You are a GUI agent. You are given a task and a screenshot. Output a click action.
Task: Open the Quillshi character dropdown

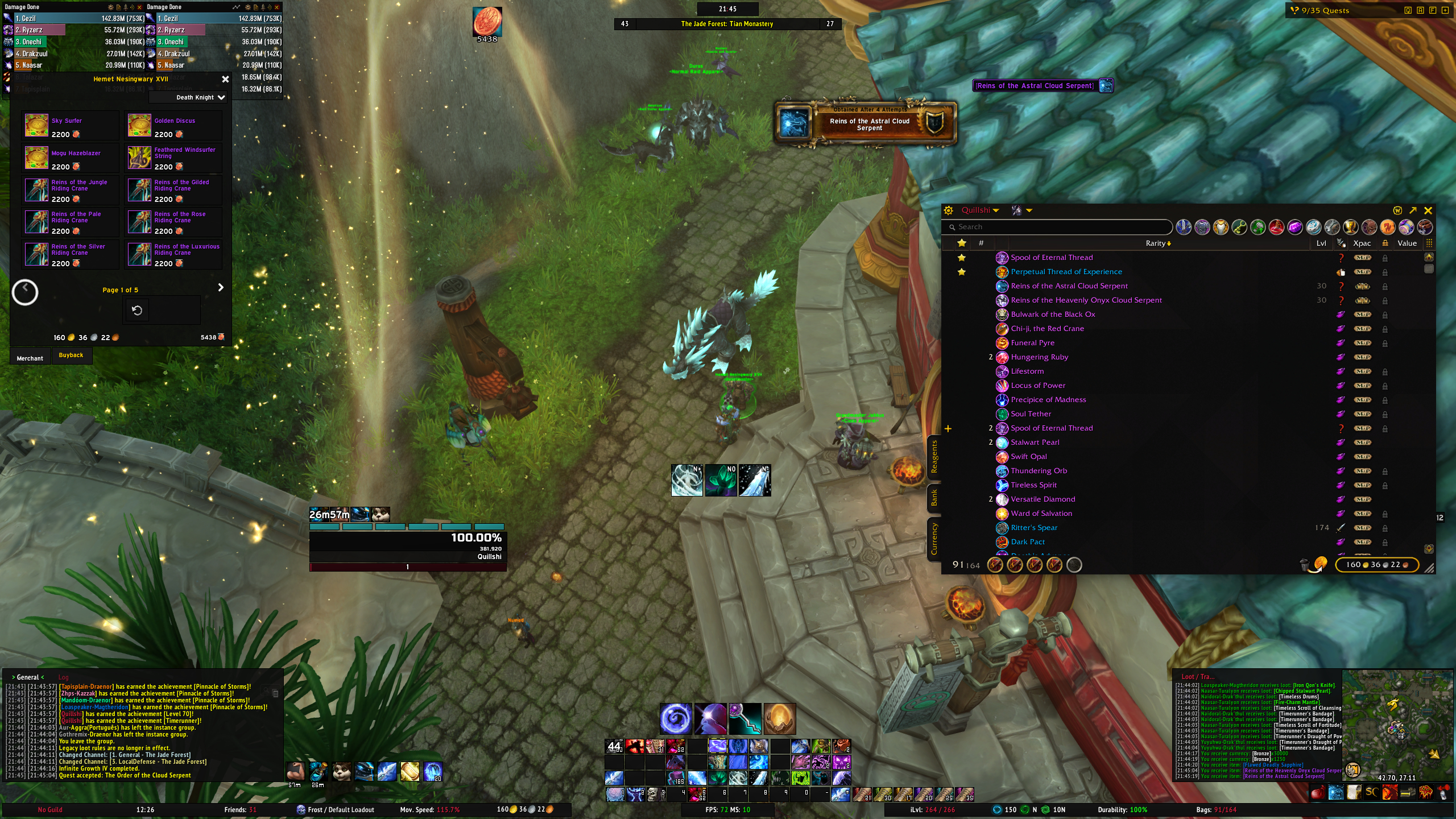980,210
